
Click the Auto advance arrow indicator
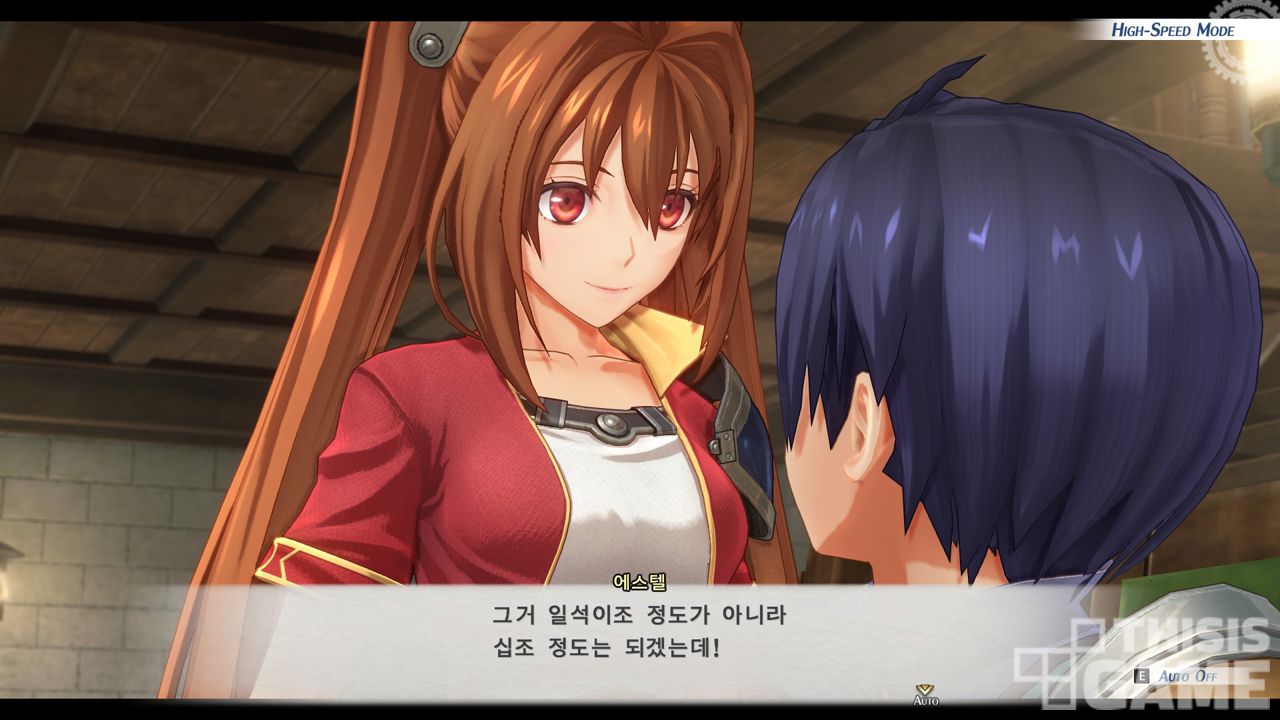coord(925,692)
